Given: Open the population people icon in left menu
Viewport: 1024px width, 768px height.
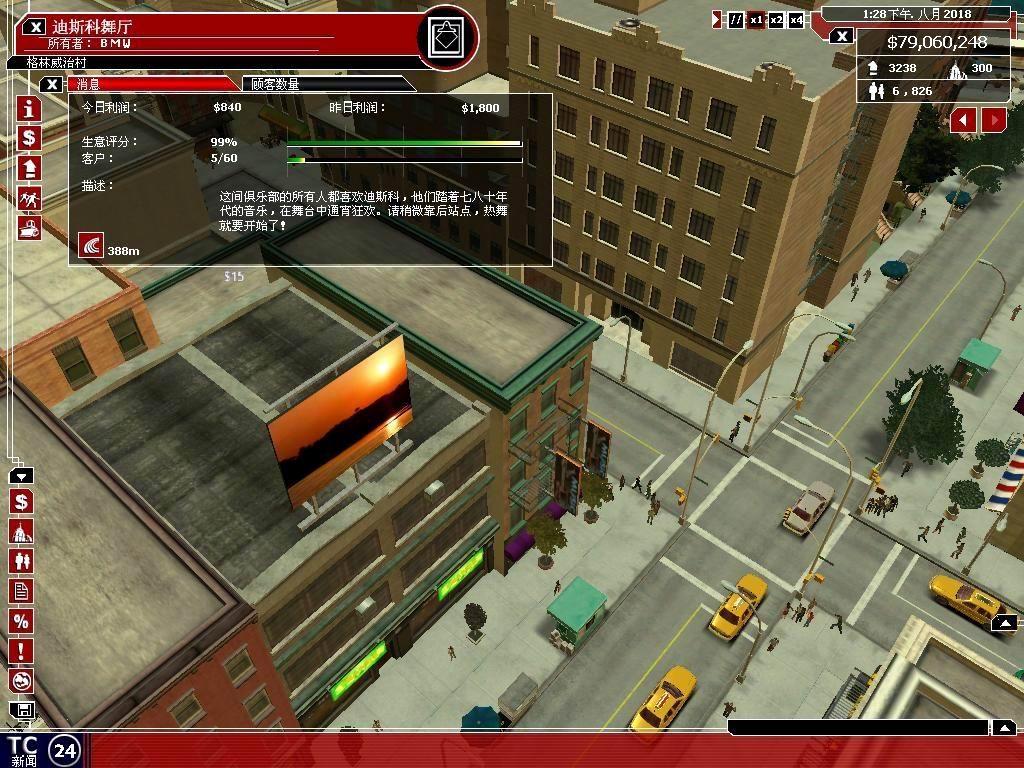Looking at the screenshot, I should point(21,562).
